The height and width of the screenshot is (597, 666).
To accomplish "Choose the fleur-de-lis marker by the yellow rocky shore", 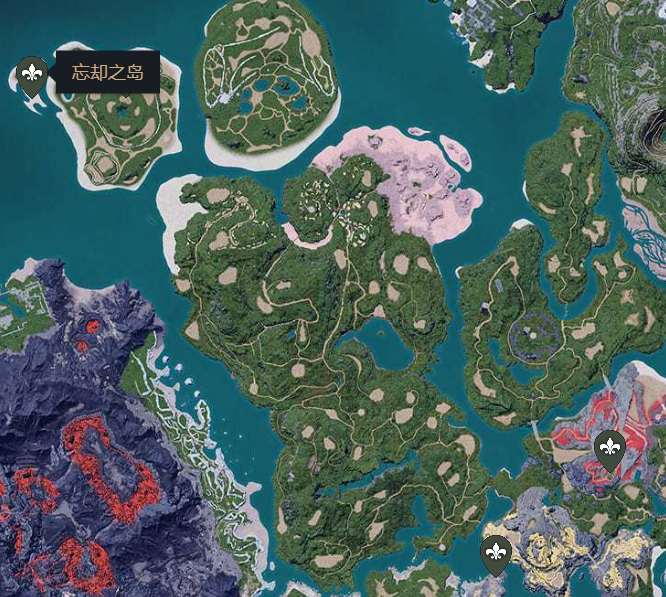I will [x=496, y=552].
